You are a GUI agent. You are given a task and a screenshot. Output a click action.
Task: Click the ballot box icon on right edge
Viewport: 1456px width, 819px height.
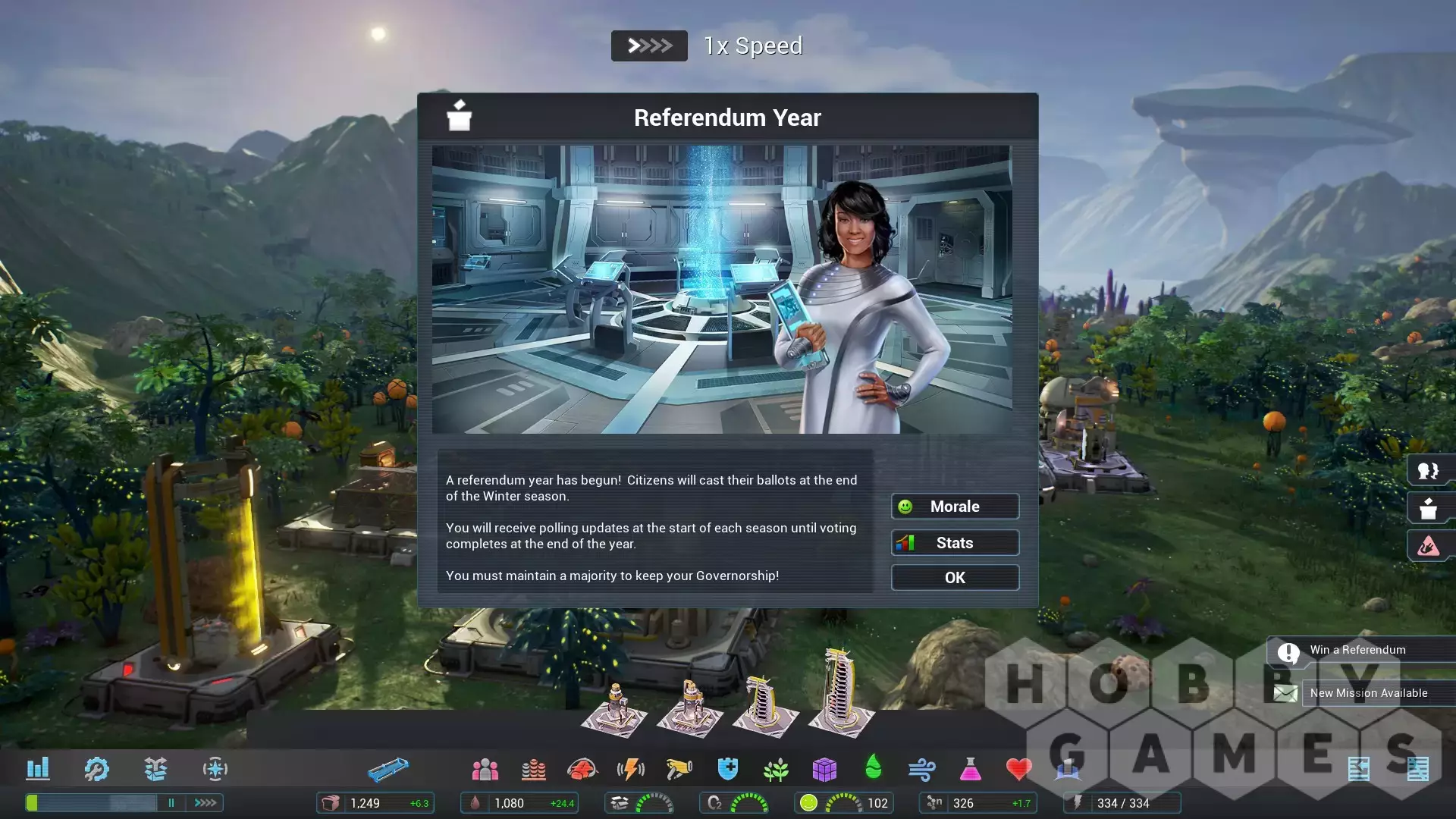pyautogui.click(x=1428, y=508)
